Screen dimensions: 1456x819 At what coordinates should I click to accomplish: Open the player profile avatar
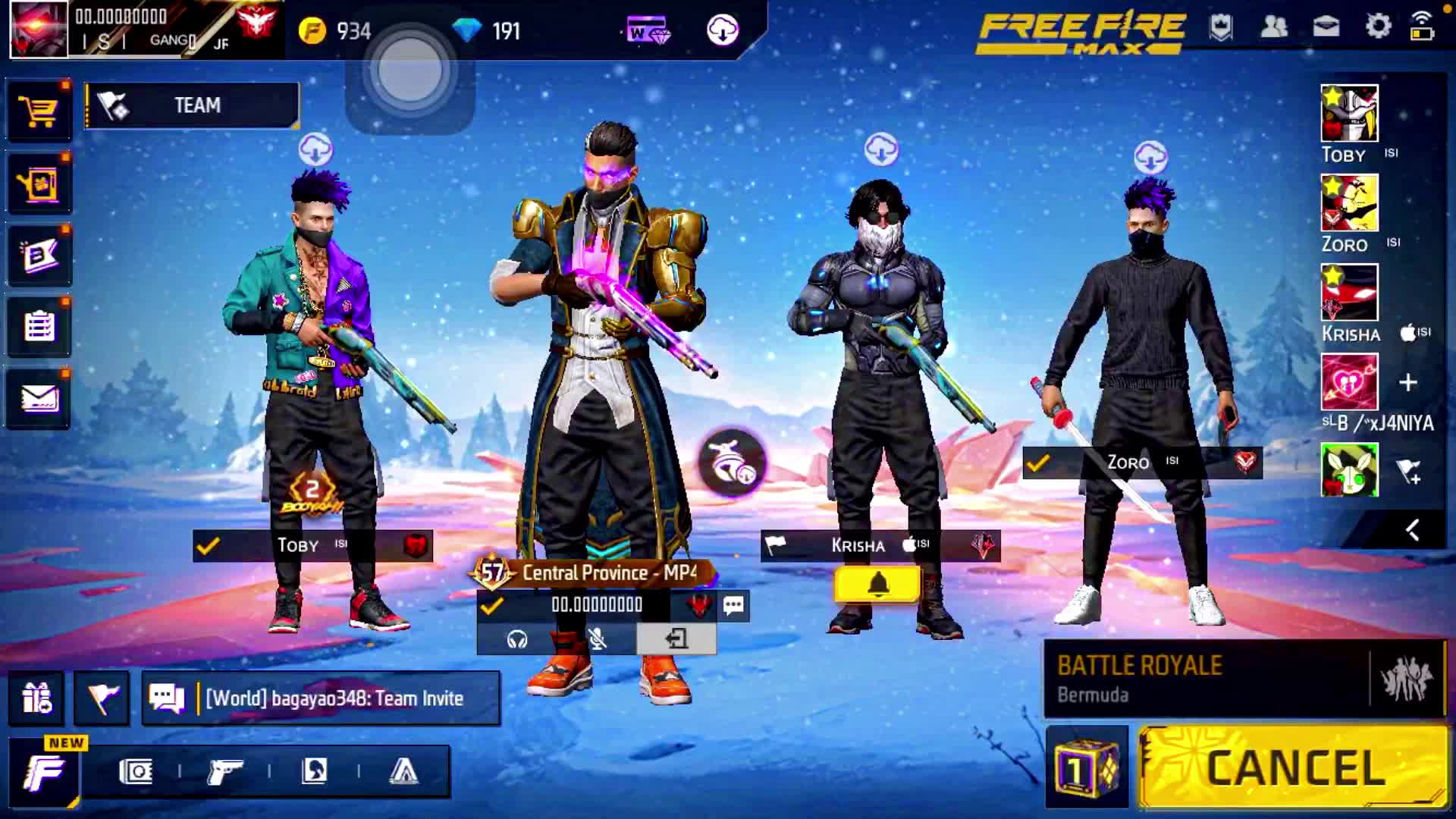tap(38, 30)
